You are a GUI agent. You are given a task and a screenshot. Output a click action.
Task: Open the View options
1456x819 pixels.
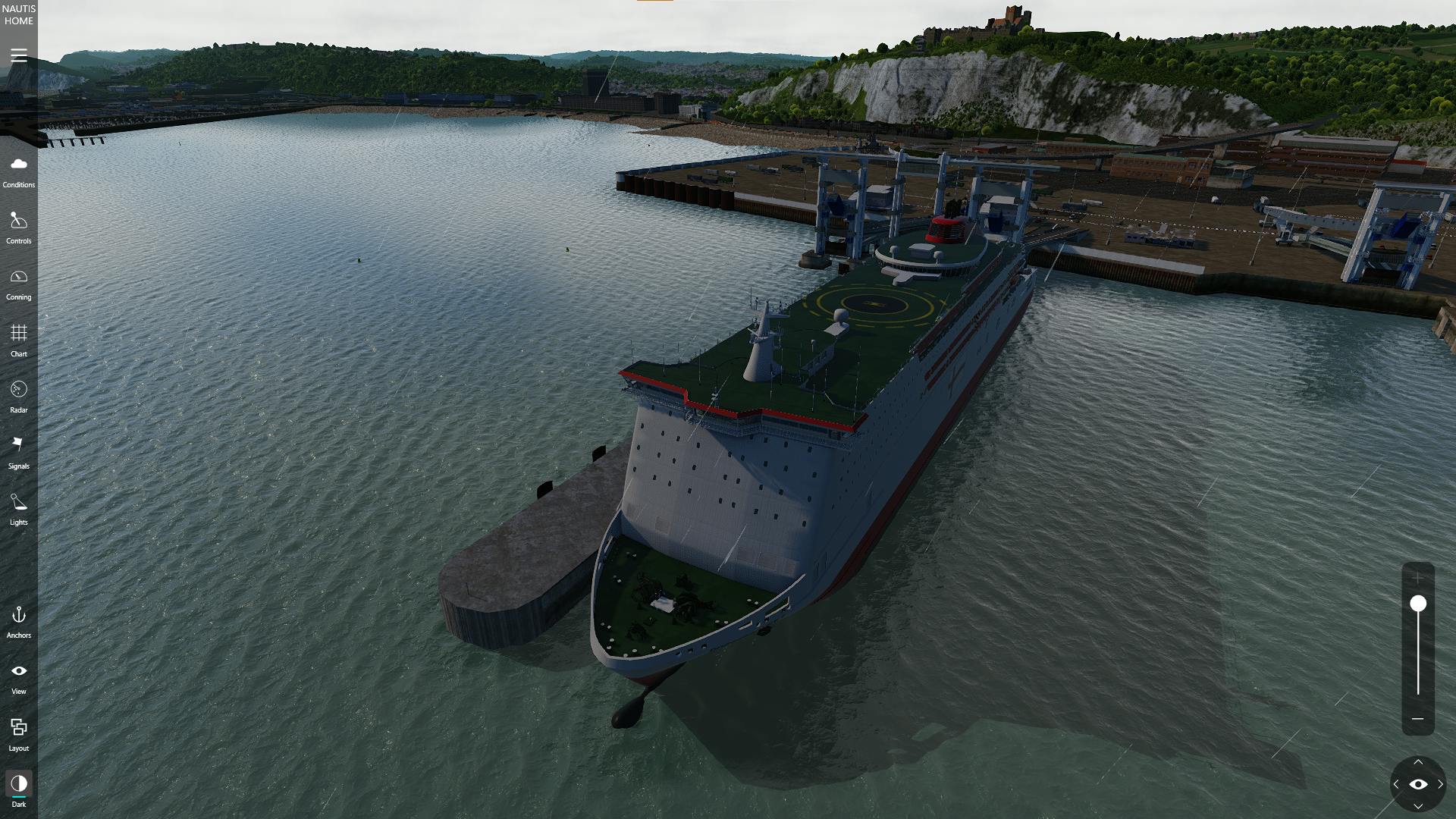[19, 678]
